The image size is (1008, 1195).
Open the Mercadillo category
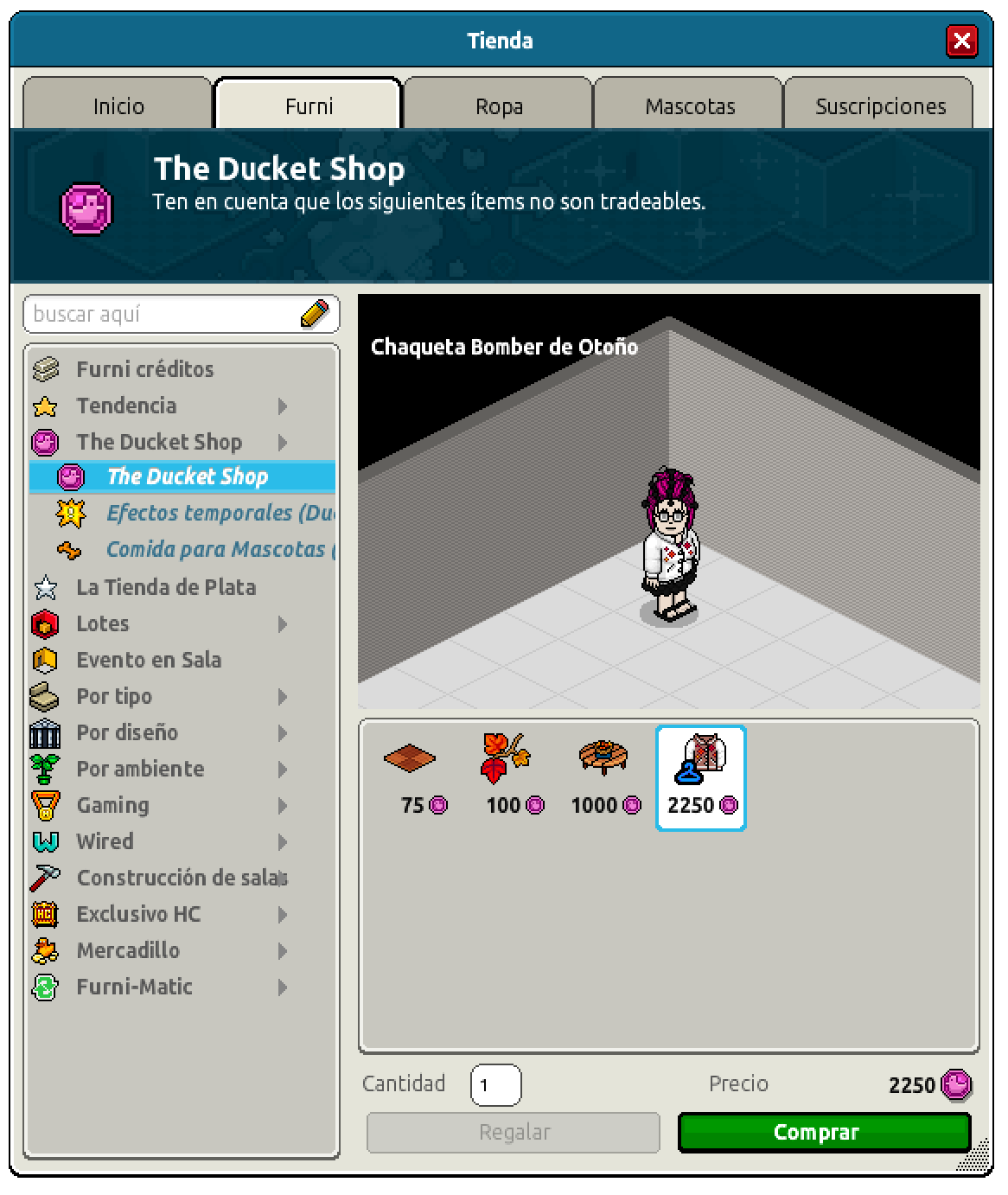(x=128, y=950)
